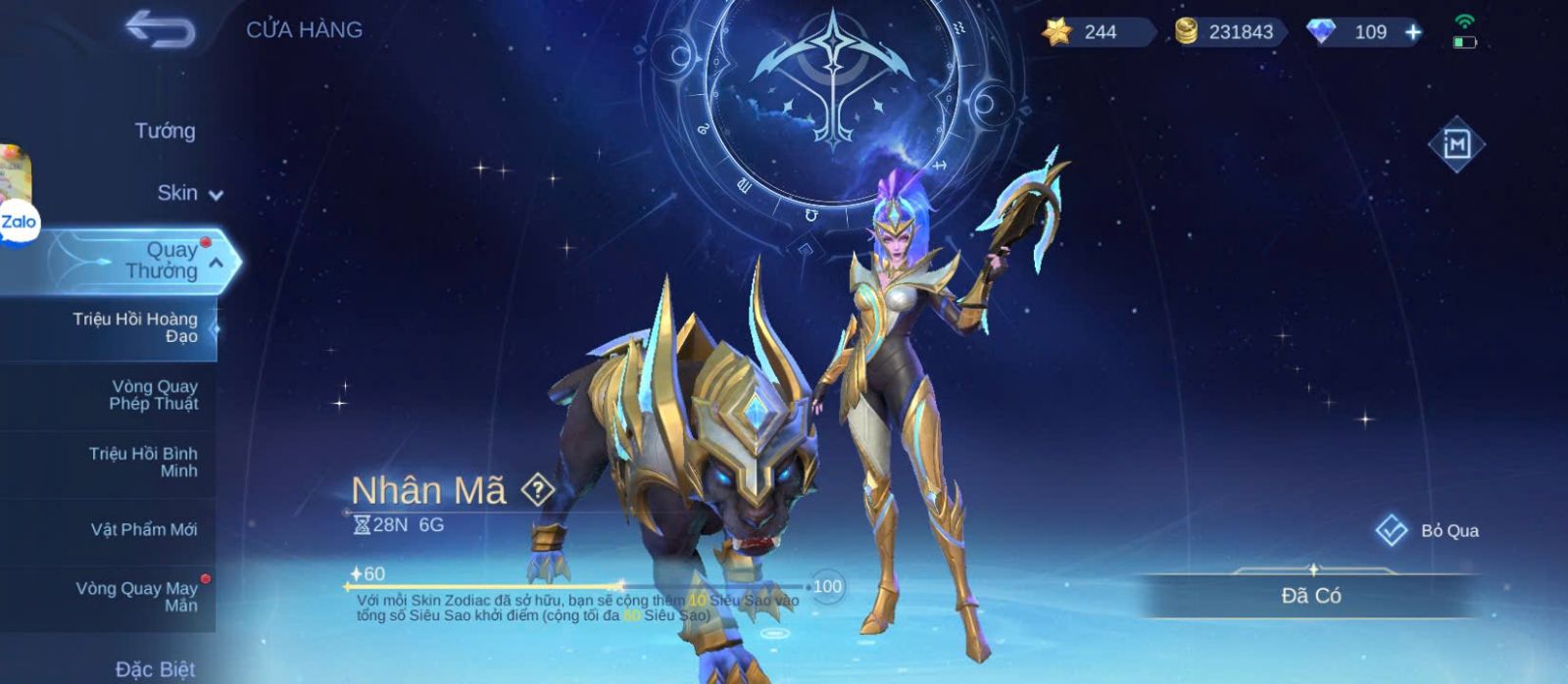The image size is (1568, 684).
Task: Click the Đã Có button
Action: click(x=1311, y=596)
